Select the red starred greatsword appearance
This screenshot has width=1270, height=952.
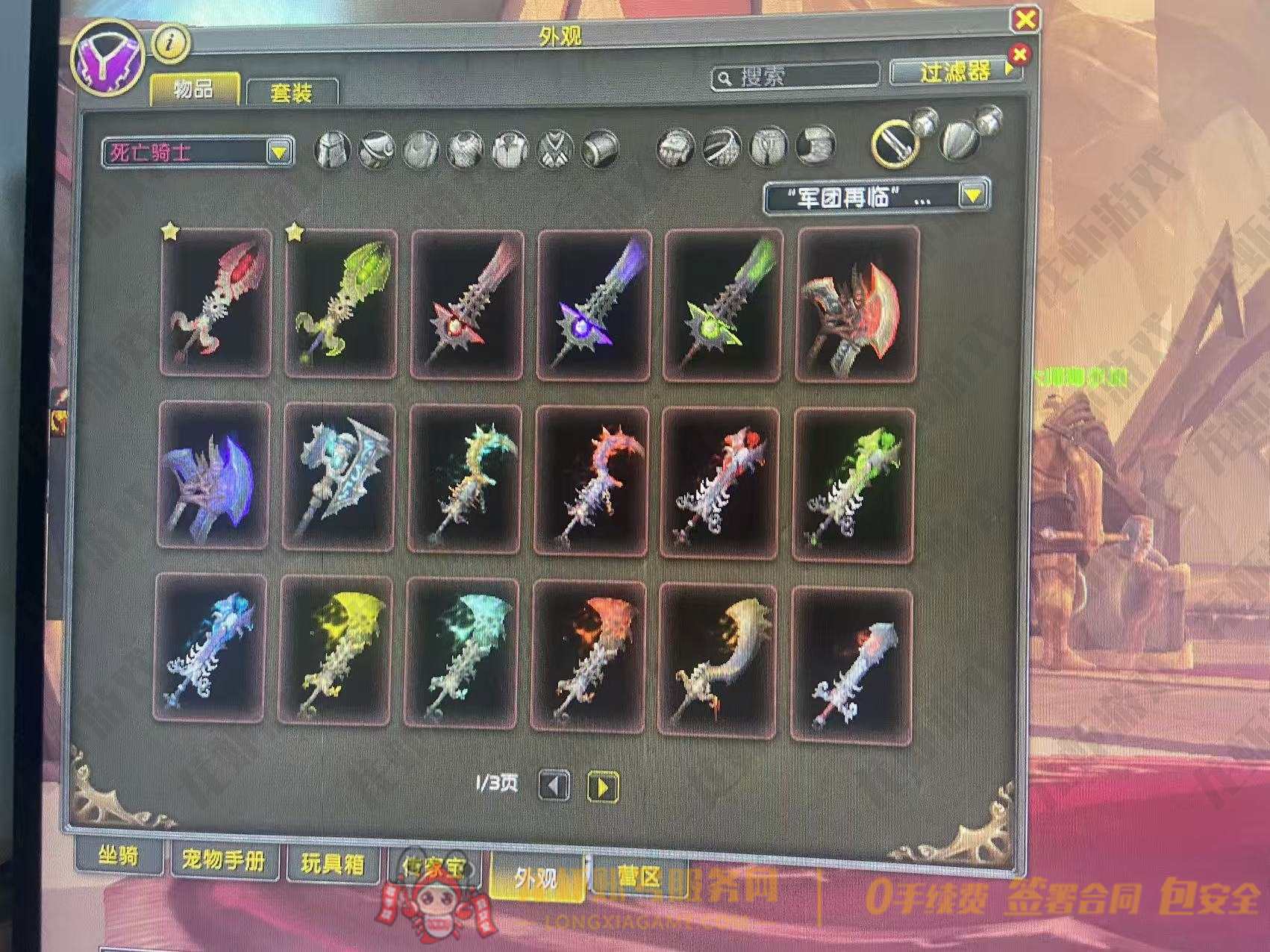click(x=215, y=302)
